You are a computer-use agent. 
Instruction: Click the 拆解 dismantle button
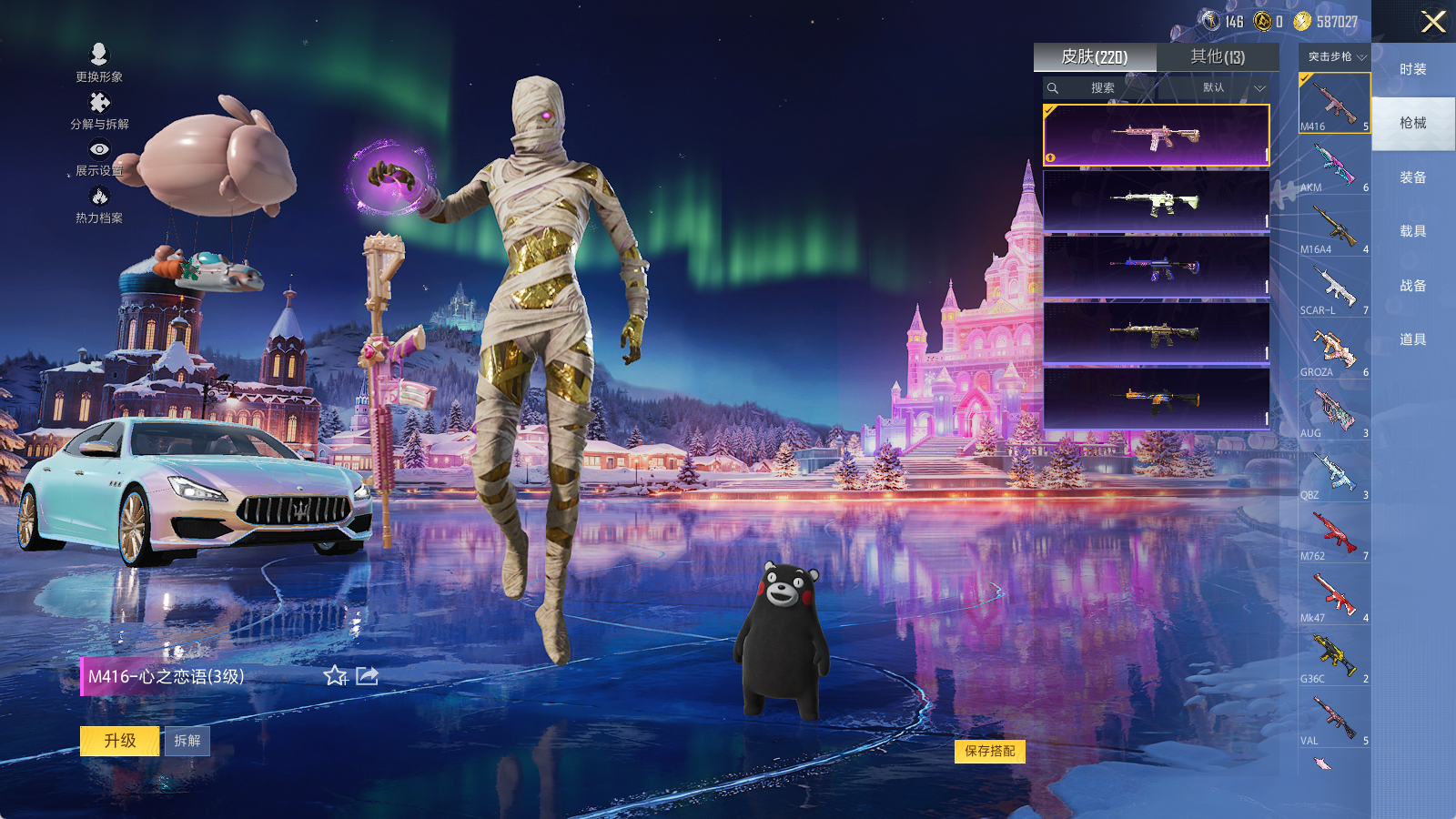point(187,741)
